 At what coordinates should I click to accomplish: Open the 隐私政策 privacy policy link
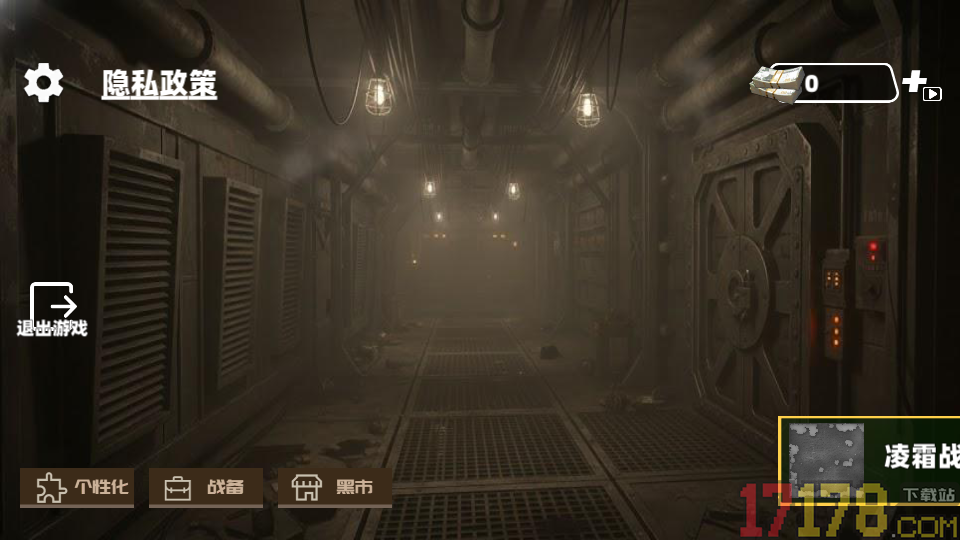[x=159, y=85]
